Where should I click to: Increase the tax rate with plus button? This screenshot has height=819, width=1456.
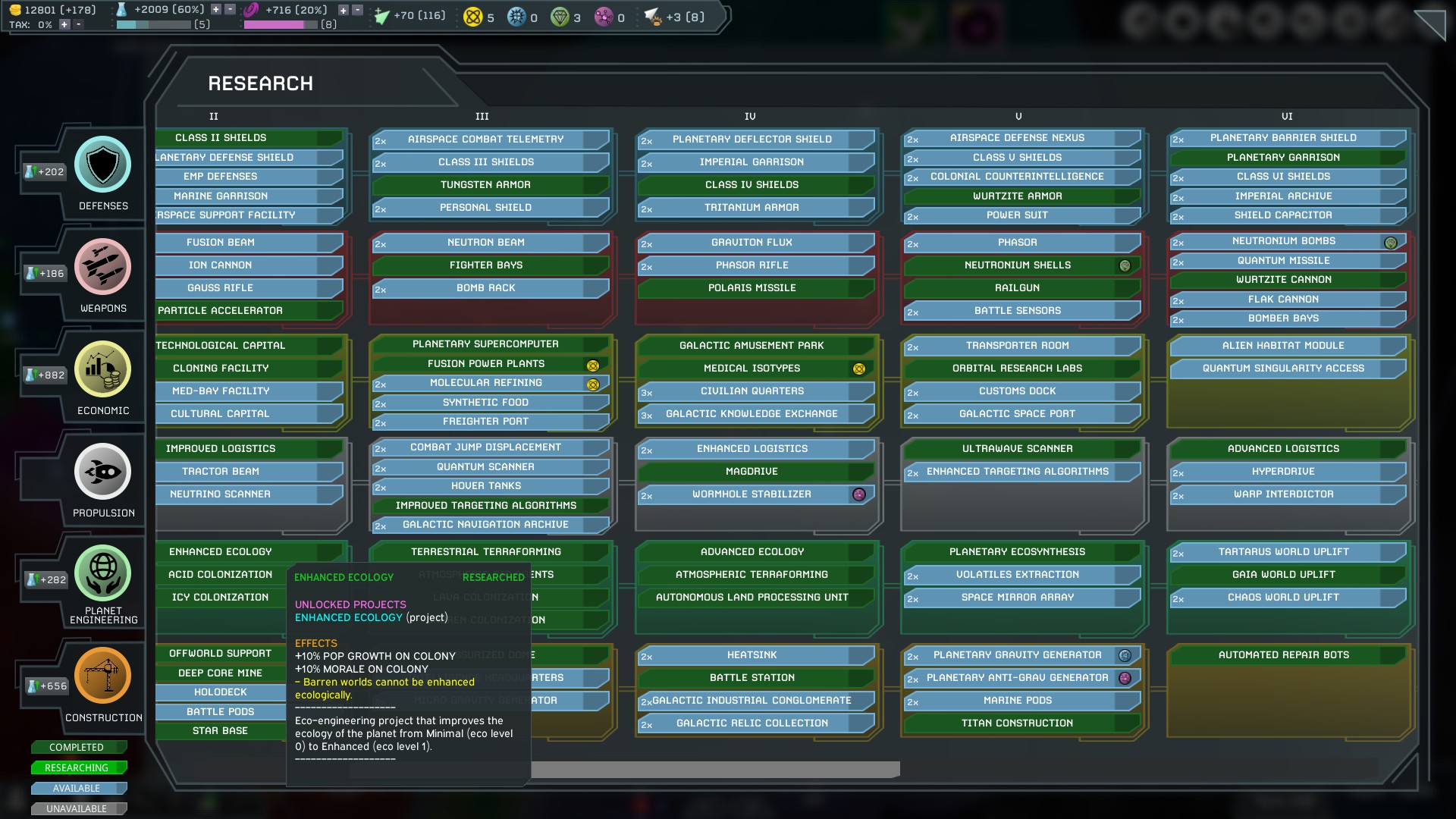click(x=64, y=25)
